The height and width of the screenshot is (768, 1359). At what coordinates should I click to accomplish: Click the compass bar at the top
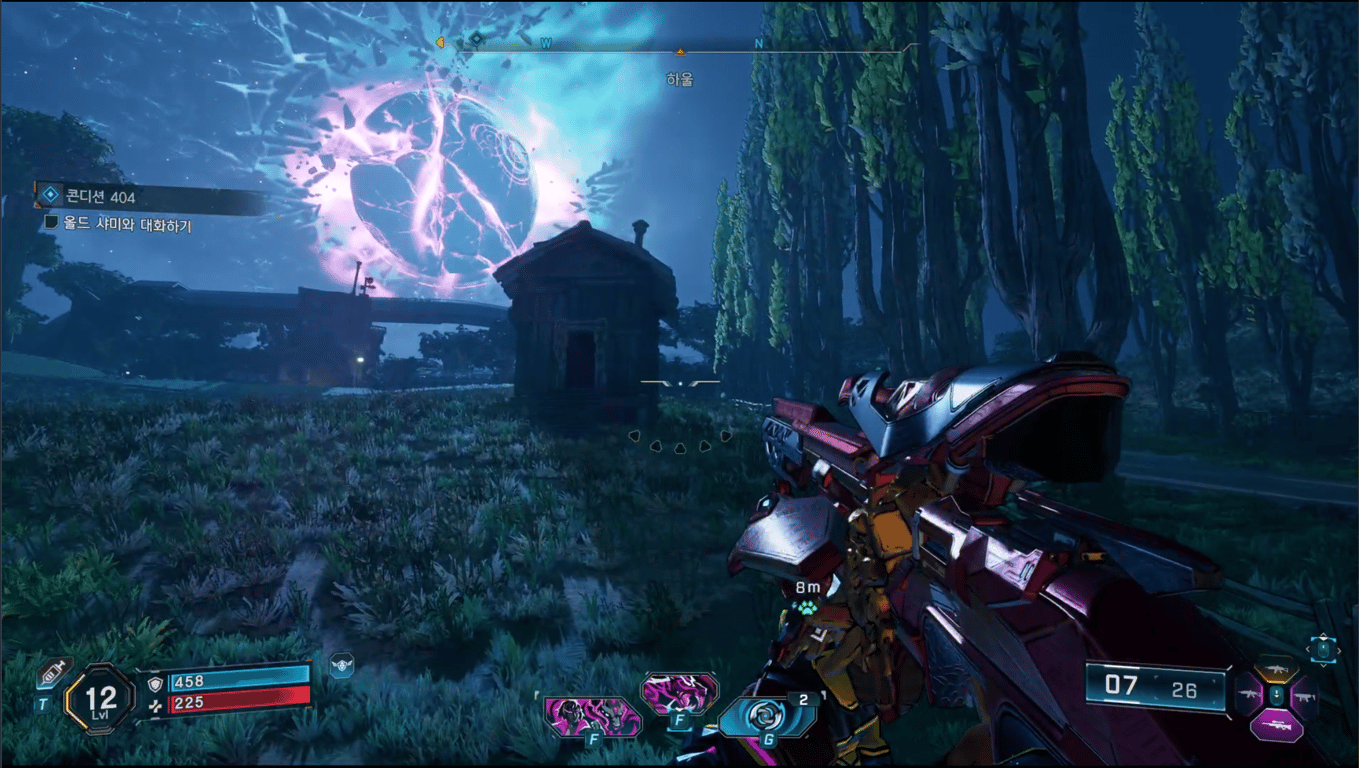[680, 46]
